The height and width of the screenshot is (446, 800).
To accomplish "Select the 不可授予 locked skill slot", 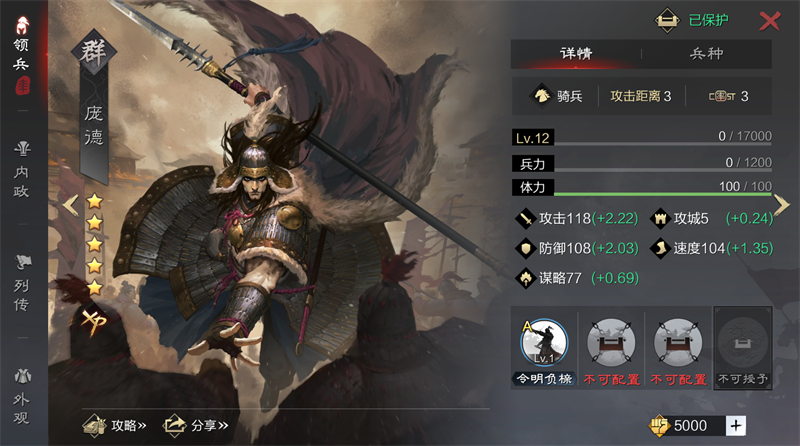I will point(742,346).
